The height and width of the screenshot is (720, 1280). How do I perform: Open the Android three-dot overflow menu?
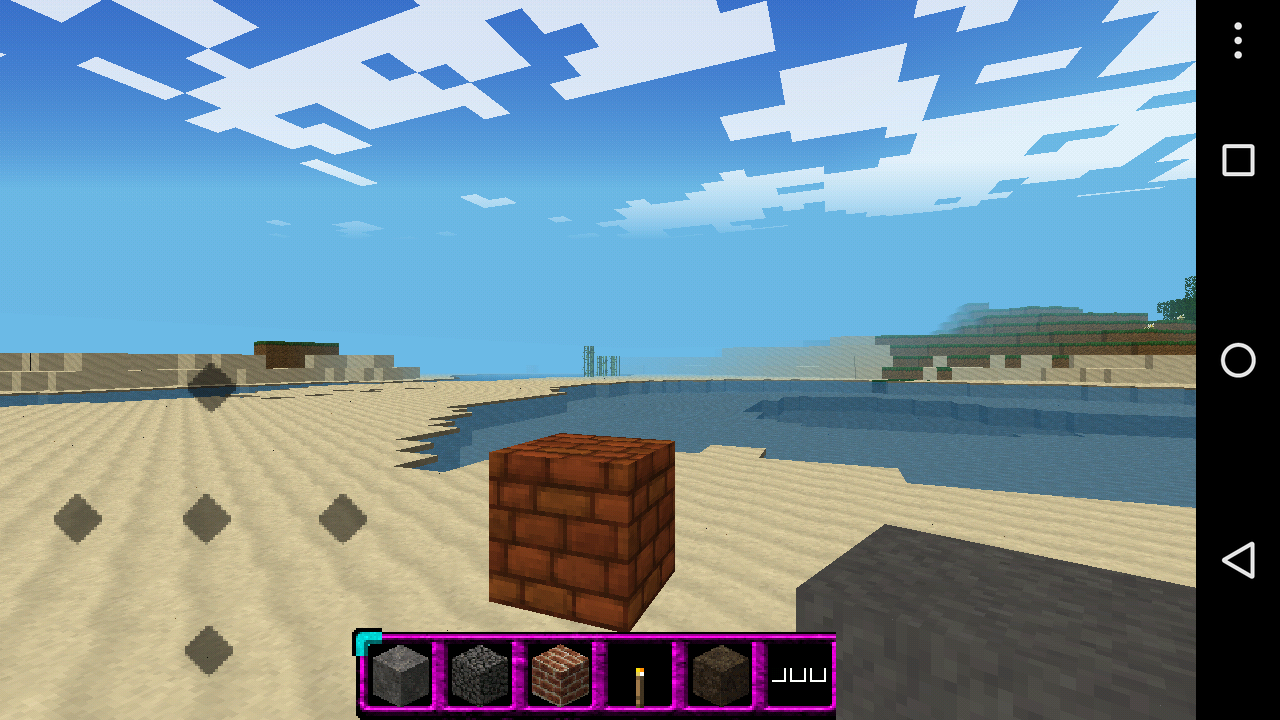click(1238, 41)
